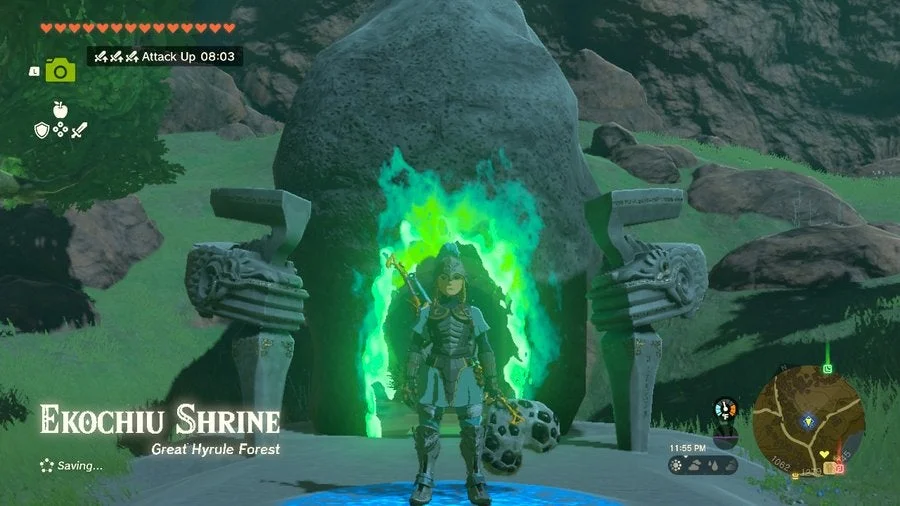Select the apple quick-item icon

(x=60, y=110)
